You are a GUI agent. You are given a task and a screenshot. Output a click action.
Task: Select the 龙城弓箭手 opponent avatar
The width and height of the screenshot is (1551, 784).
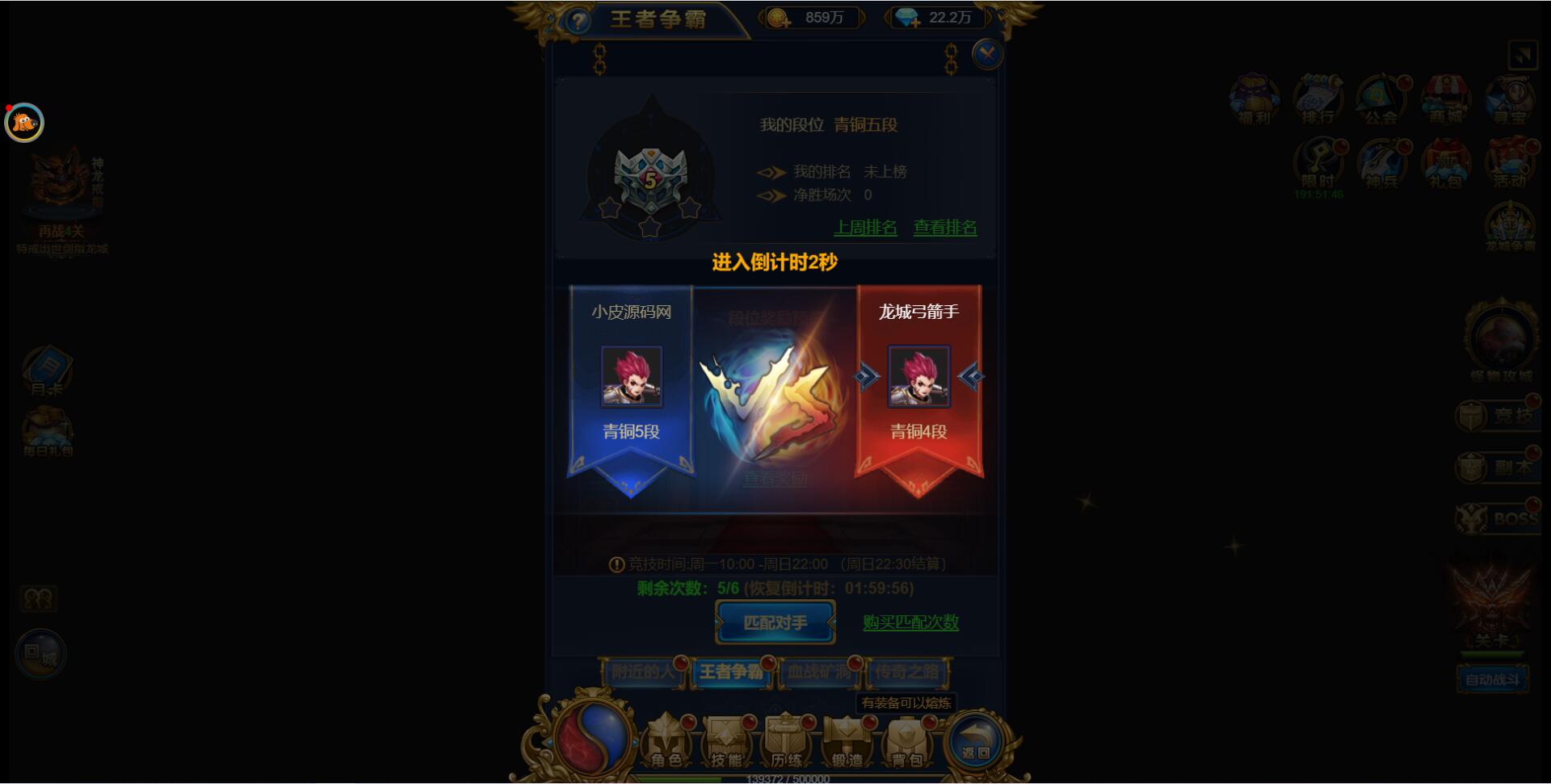coord(918,377)
